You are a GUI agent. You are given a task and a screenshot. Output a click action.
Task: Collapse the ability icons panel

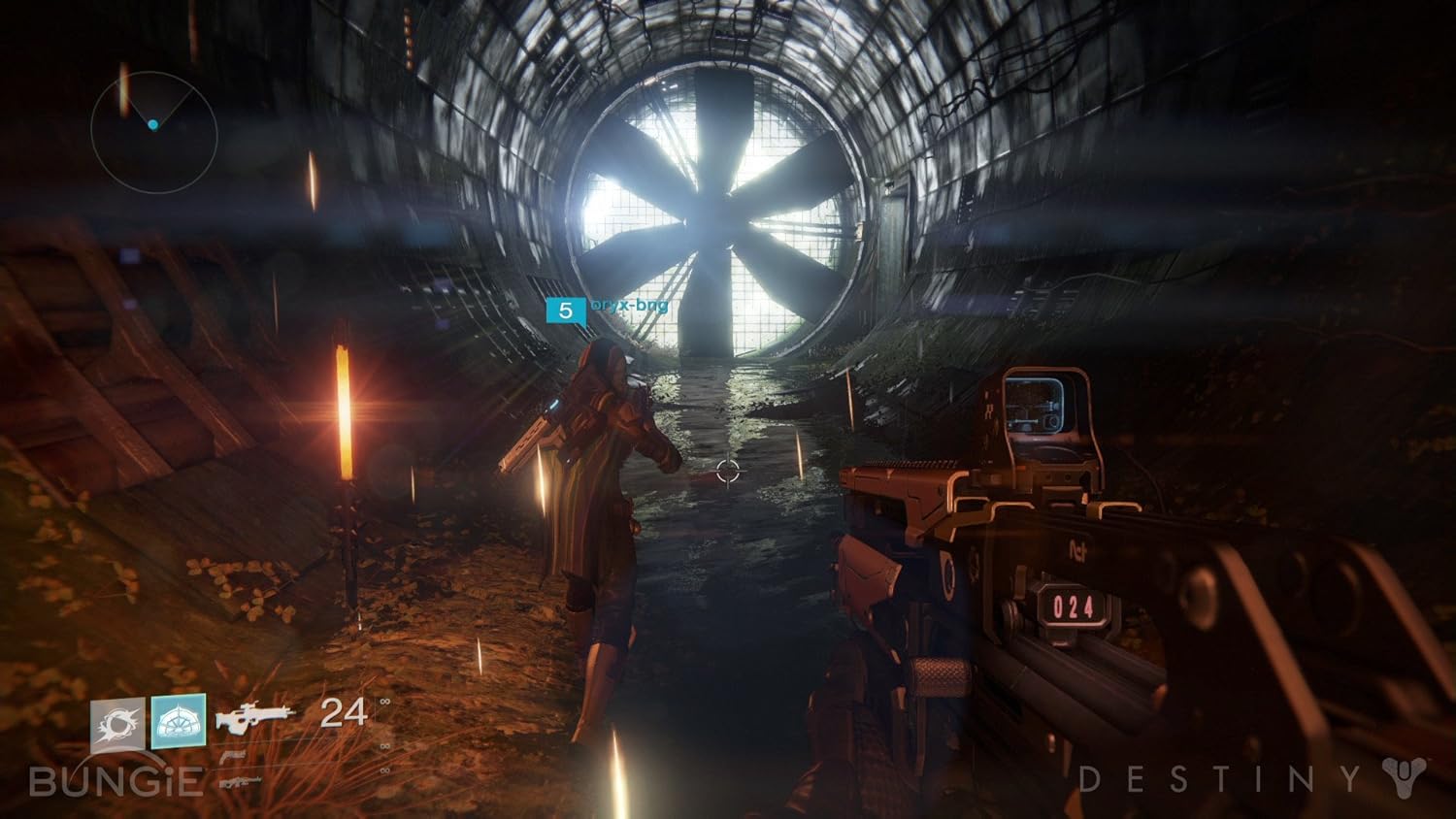tap(148, 721)
